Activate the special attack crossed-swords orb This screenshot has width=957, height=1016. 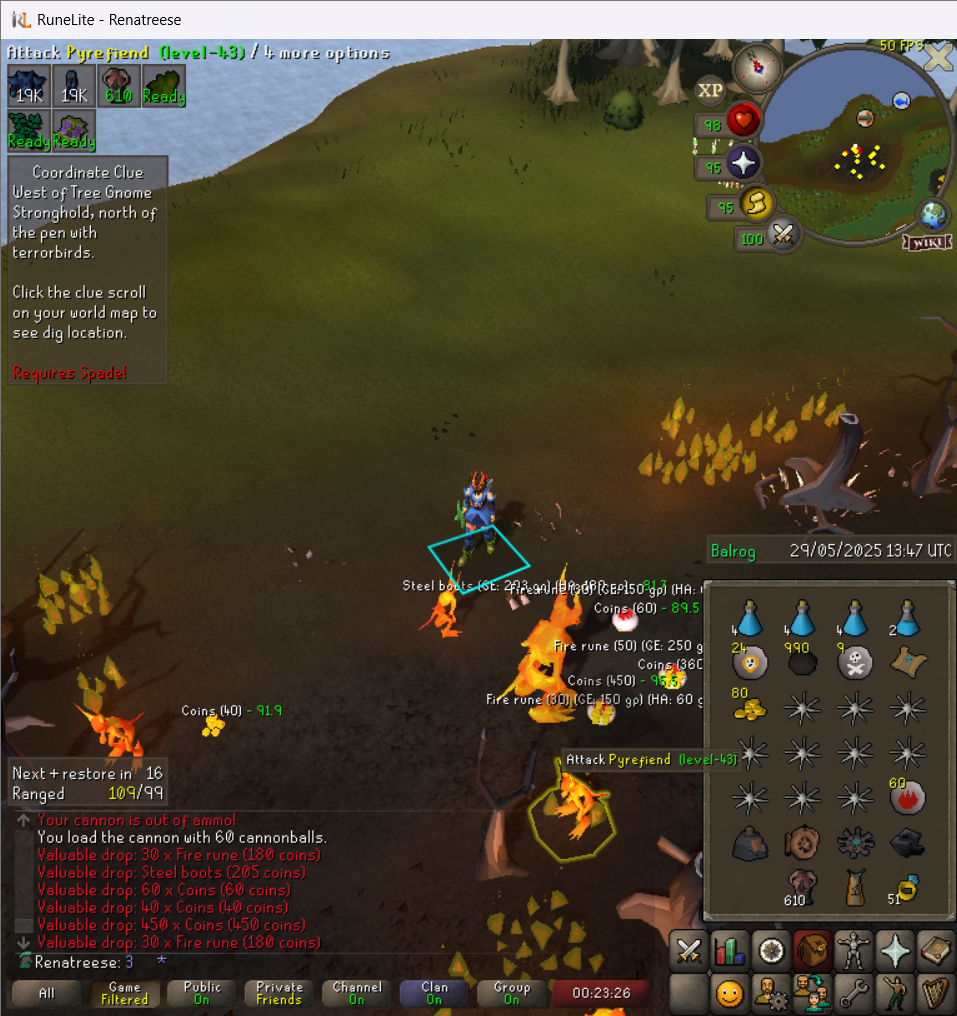783,236
